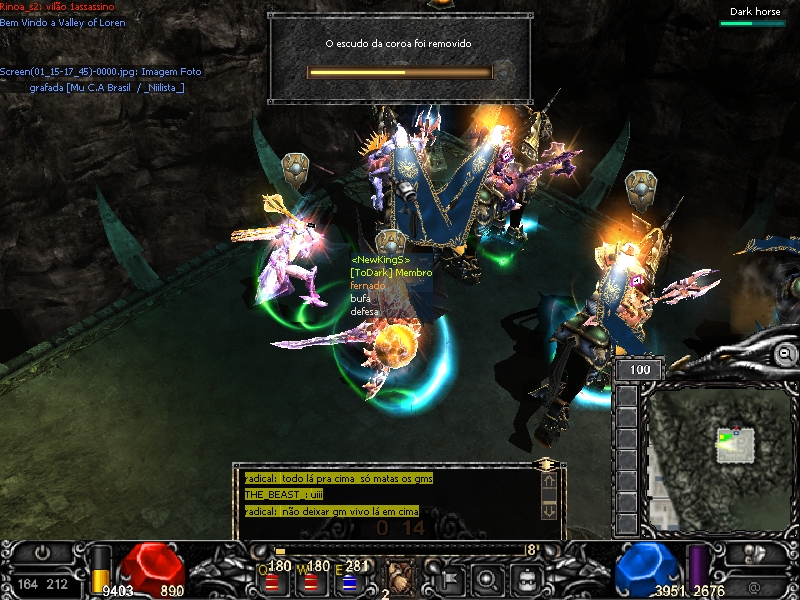Click the power icon button

[x=43, y=552]
